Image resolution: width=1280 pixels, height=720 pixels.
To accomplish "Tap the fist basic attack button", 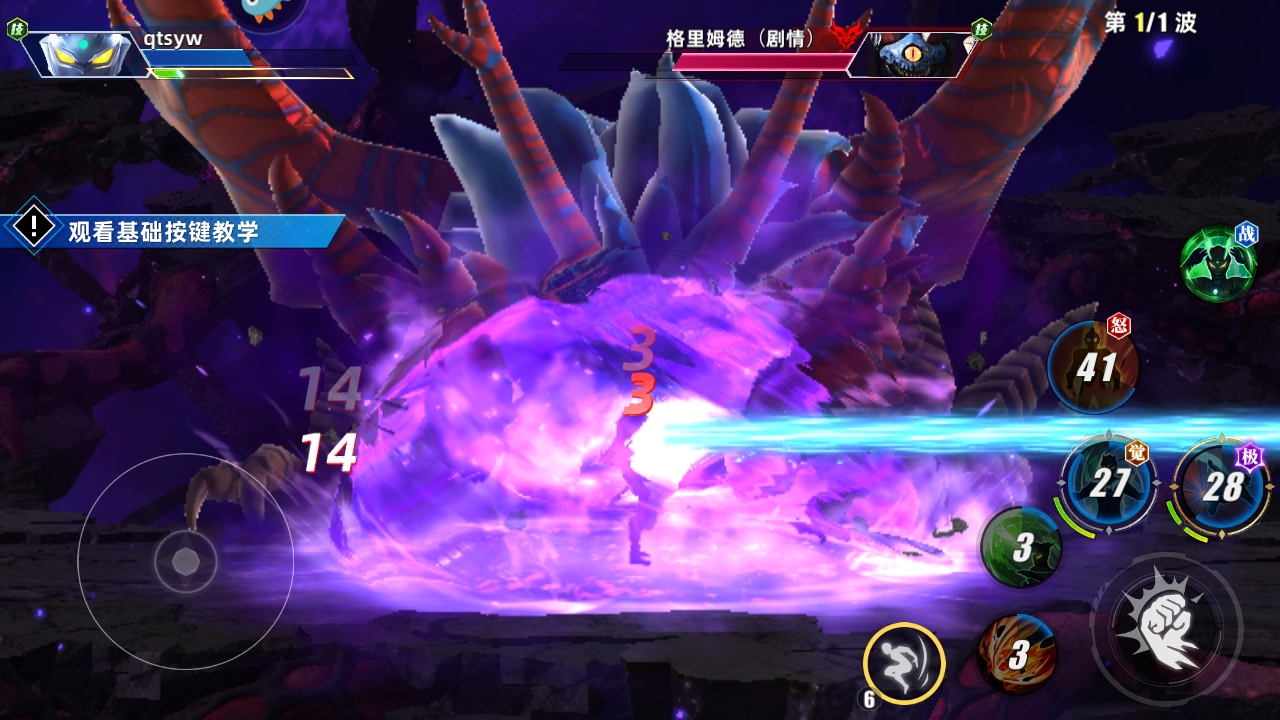I will tap(1165, 627).
